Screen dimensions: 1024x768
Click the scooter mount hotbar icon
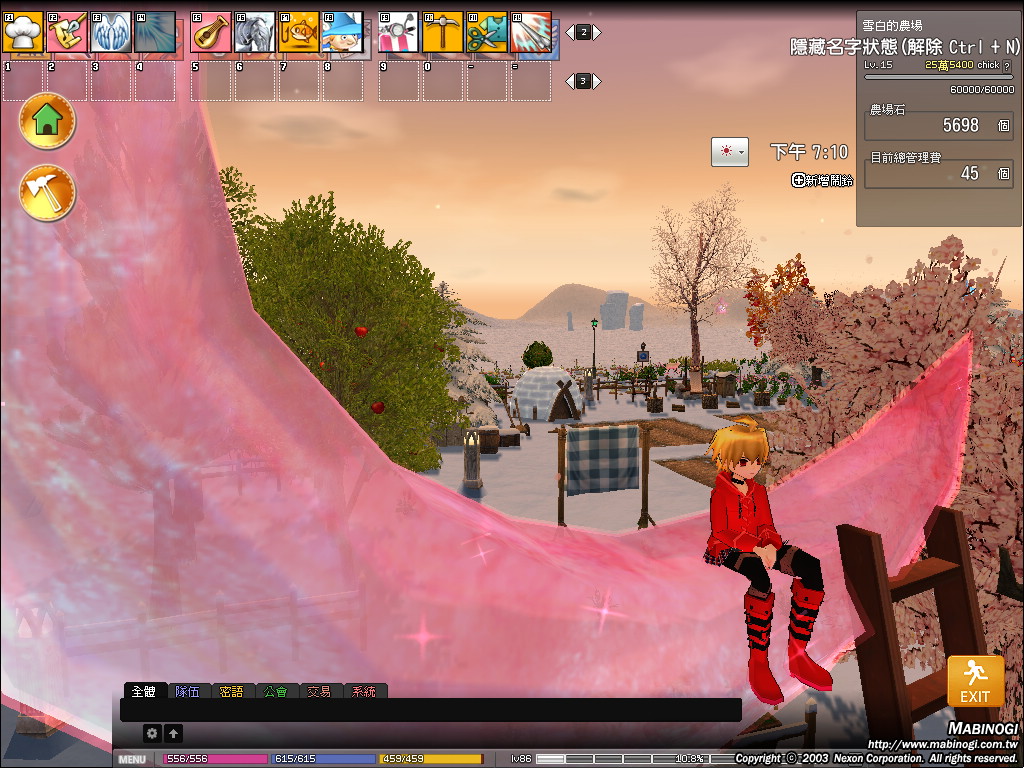pyautogui.click(x=398, y=32)
